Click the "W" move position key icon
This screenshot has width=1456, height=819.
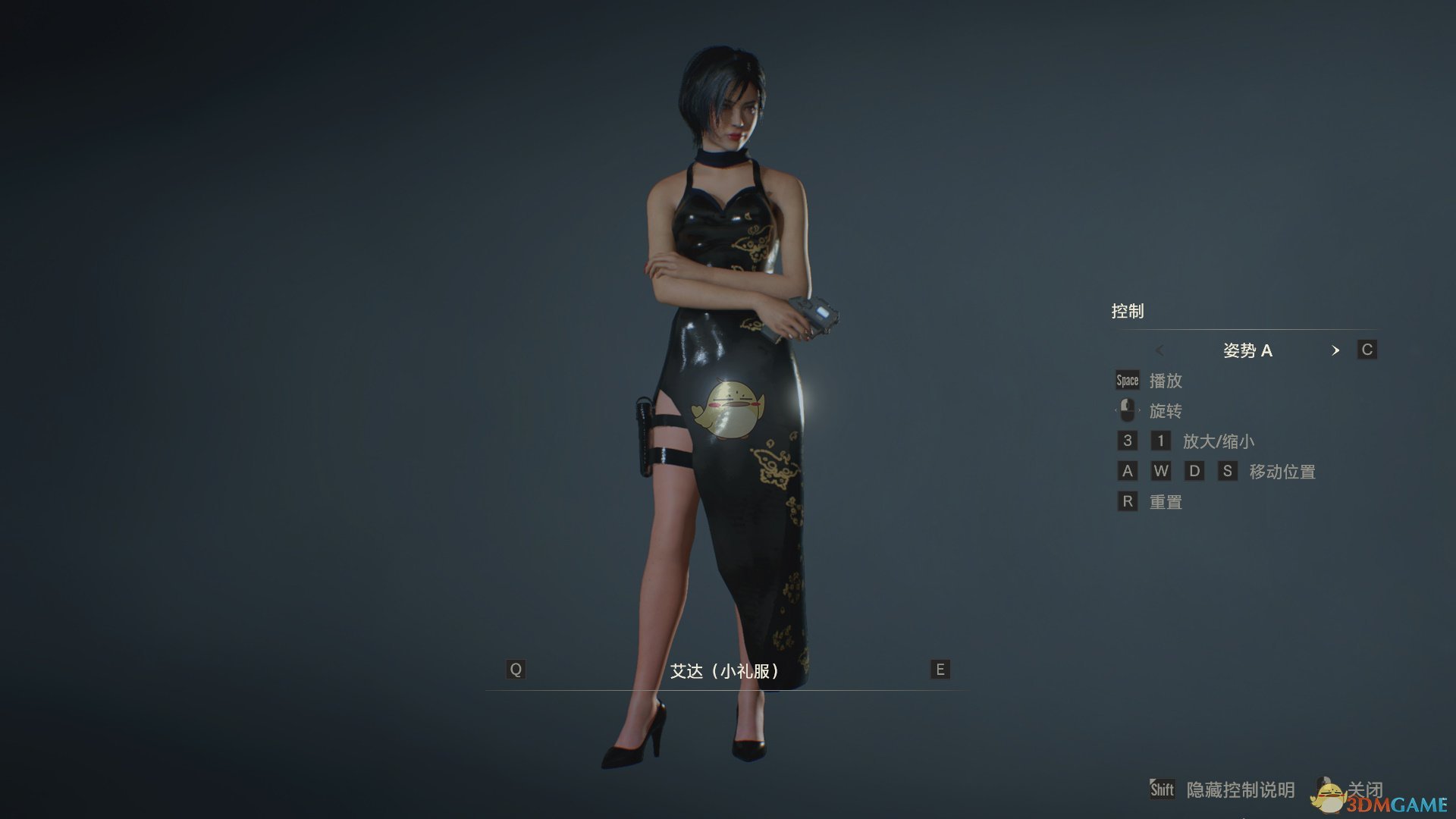point(1161,471)
